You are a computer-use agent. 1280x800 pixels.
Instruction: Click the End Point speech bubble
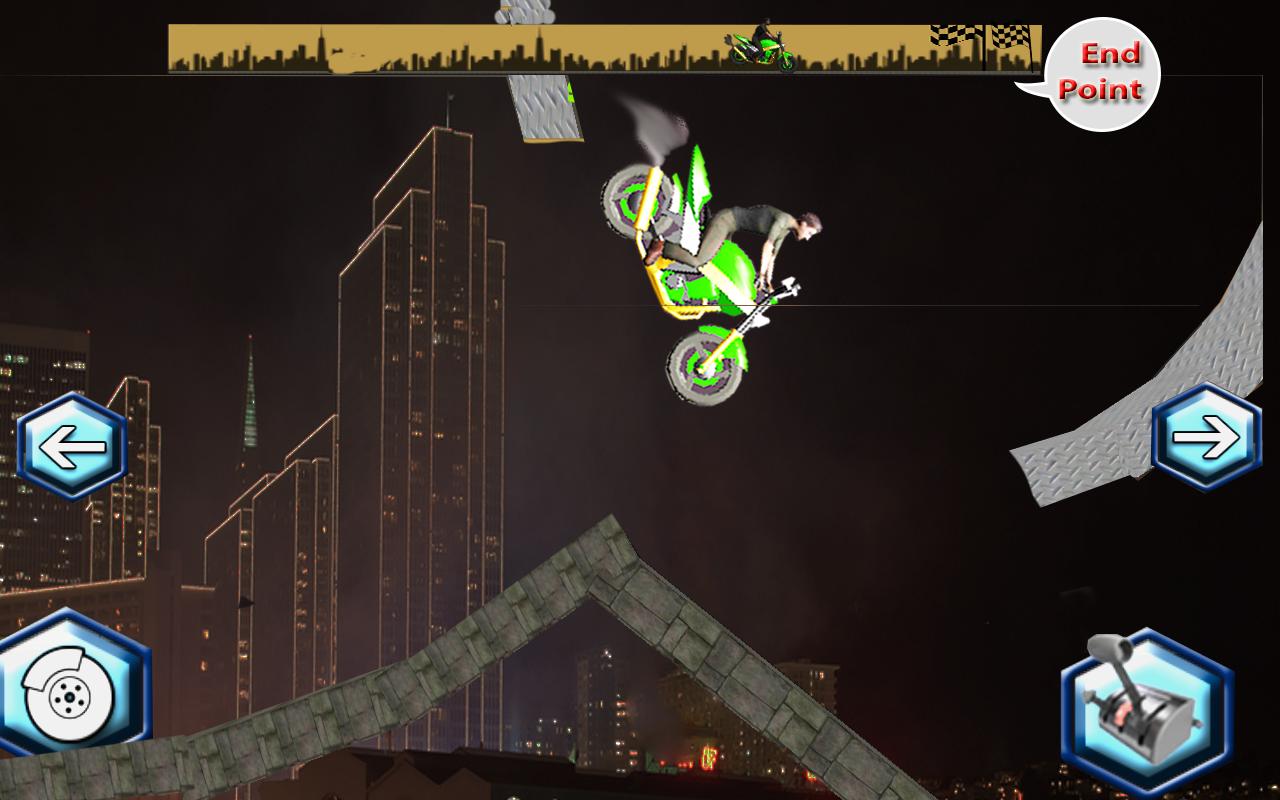point(1103,72)
